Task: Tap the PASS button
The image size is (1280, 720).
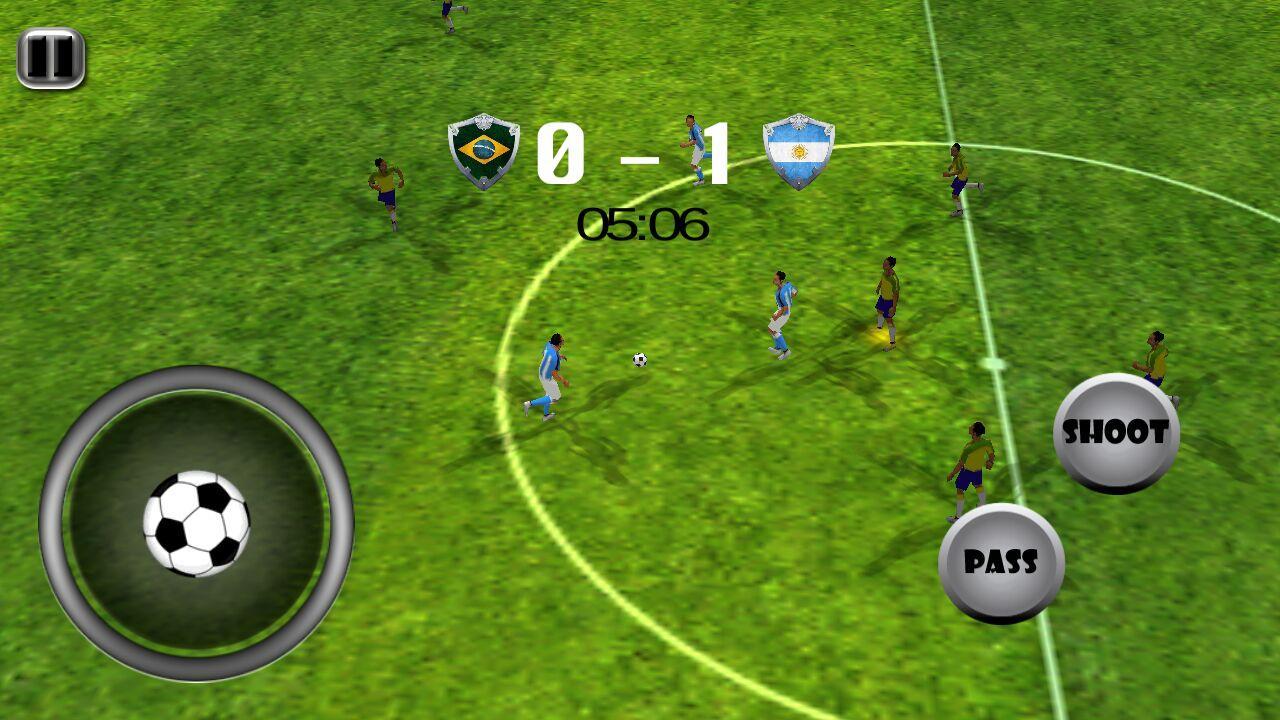Action: [x=1001, y=563]
